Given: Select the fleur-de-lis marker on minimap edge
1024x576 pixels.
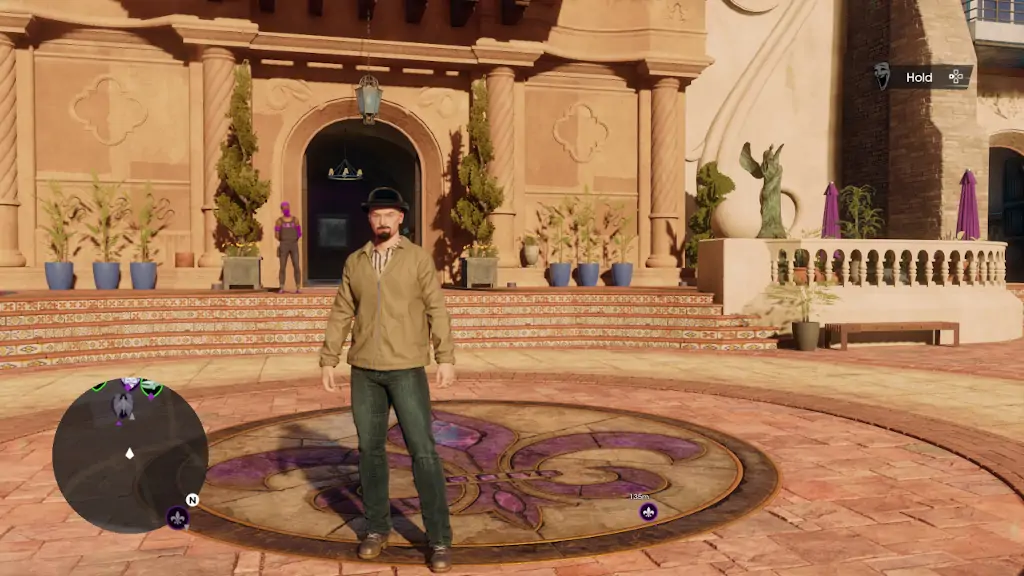Looking at the screenshot, I should tap(177, 516).
